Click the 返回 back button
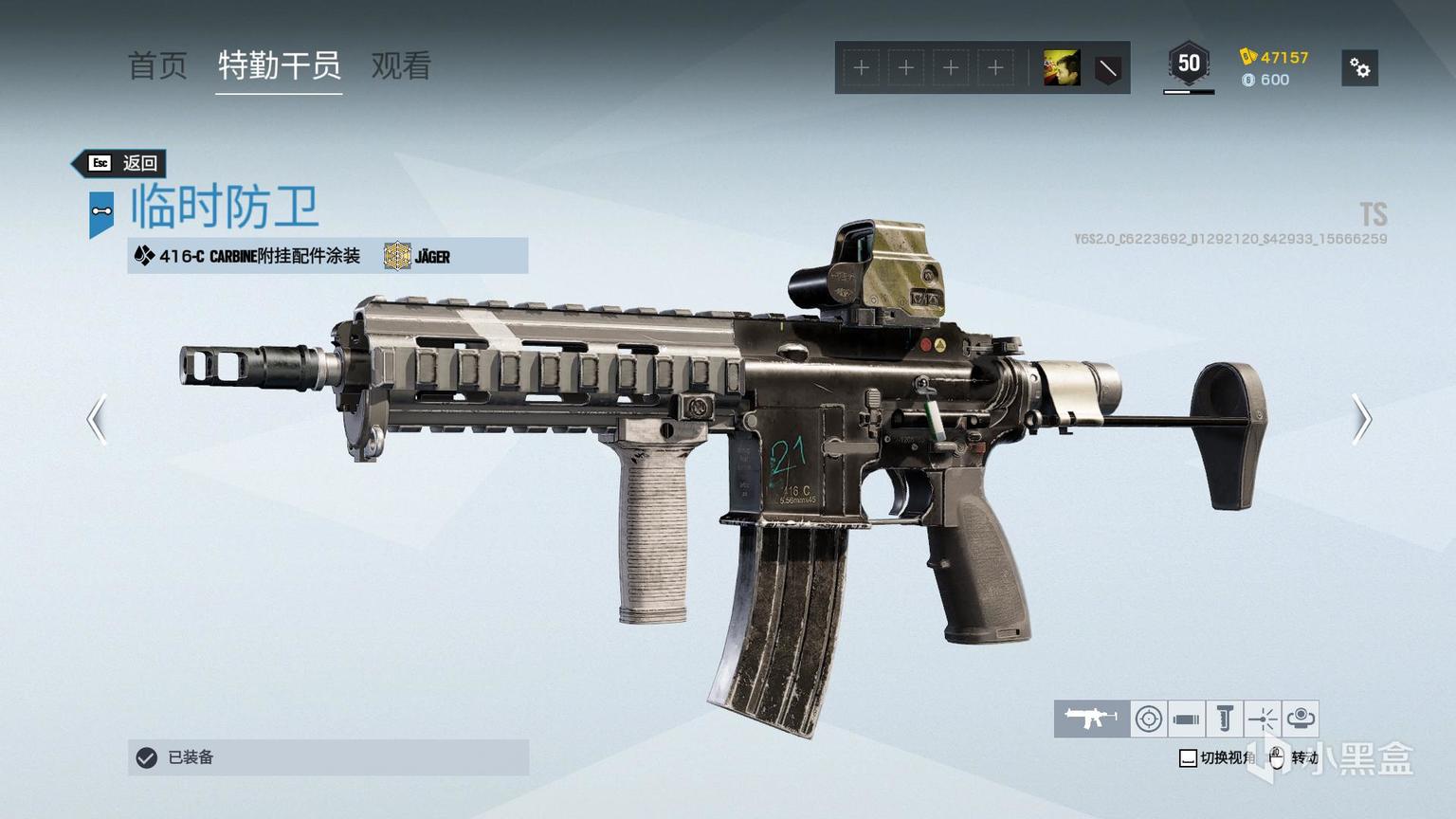 (122, 163)
